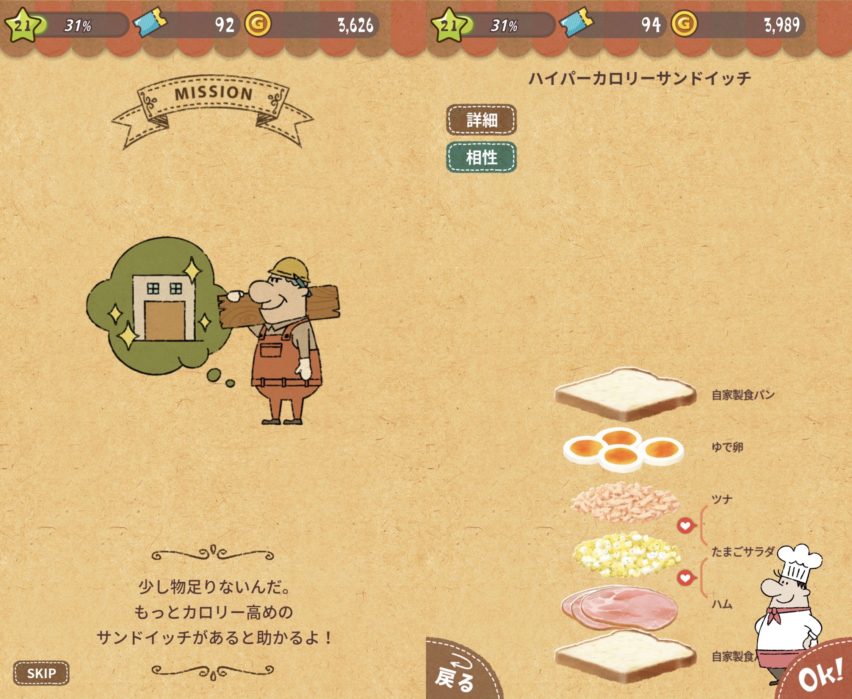Select the ツナ tuna layer
Viewport: 852px width, 699px height.
coord(621,499)
